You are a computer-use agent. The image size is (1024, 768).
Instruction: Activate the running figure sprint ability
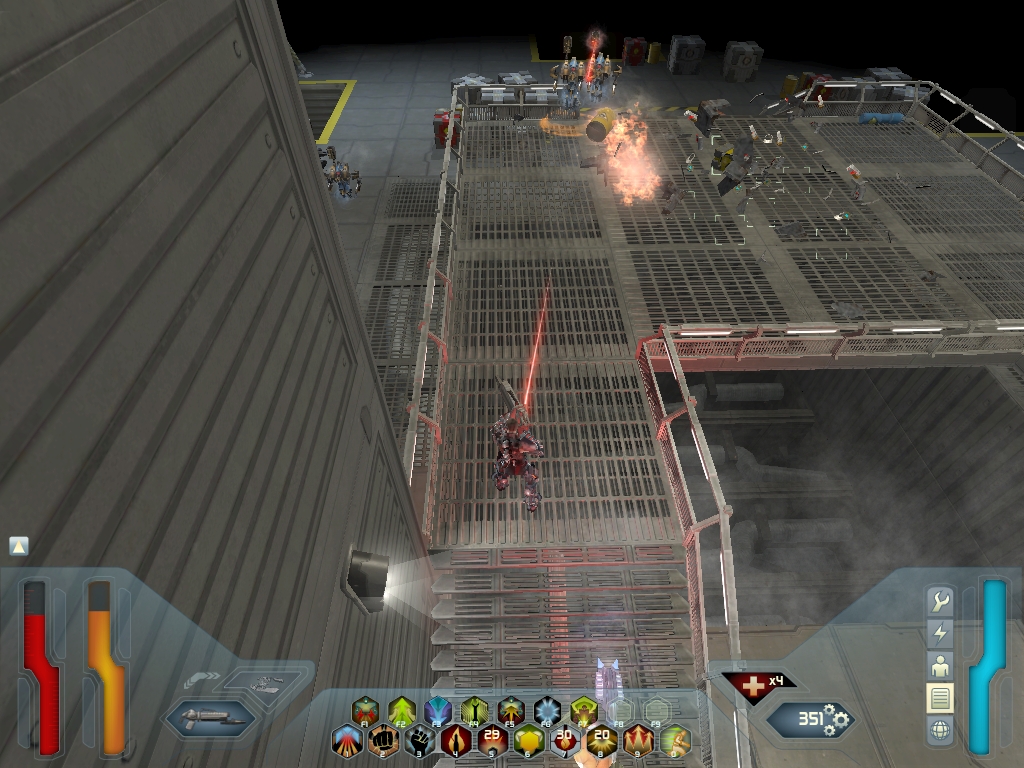pos(674,741)
